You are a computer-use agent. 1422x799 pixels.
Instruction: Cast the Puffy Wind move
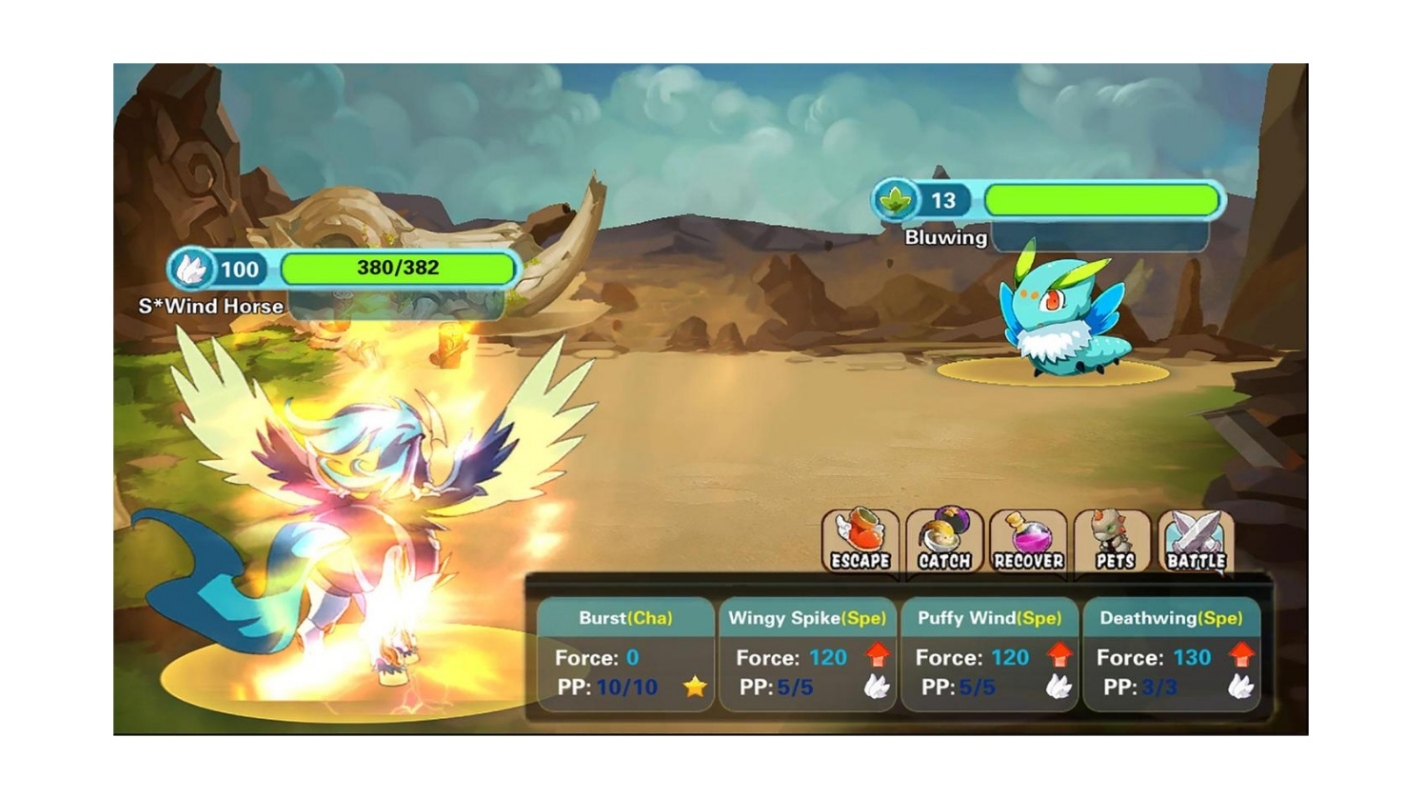(989, 654)
